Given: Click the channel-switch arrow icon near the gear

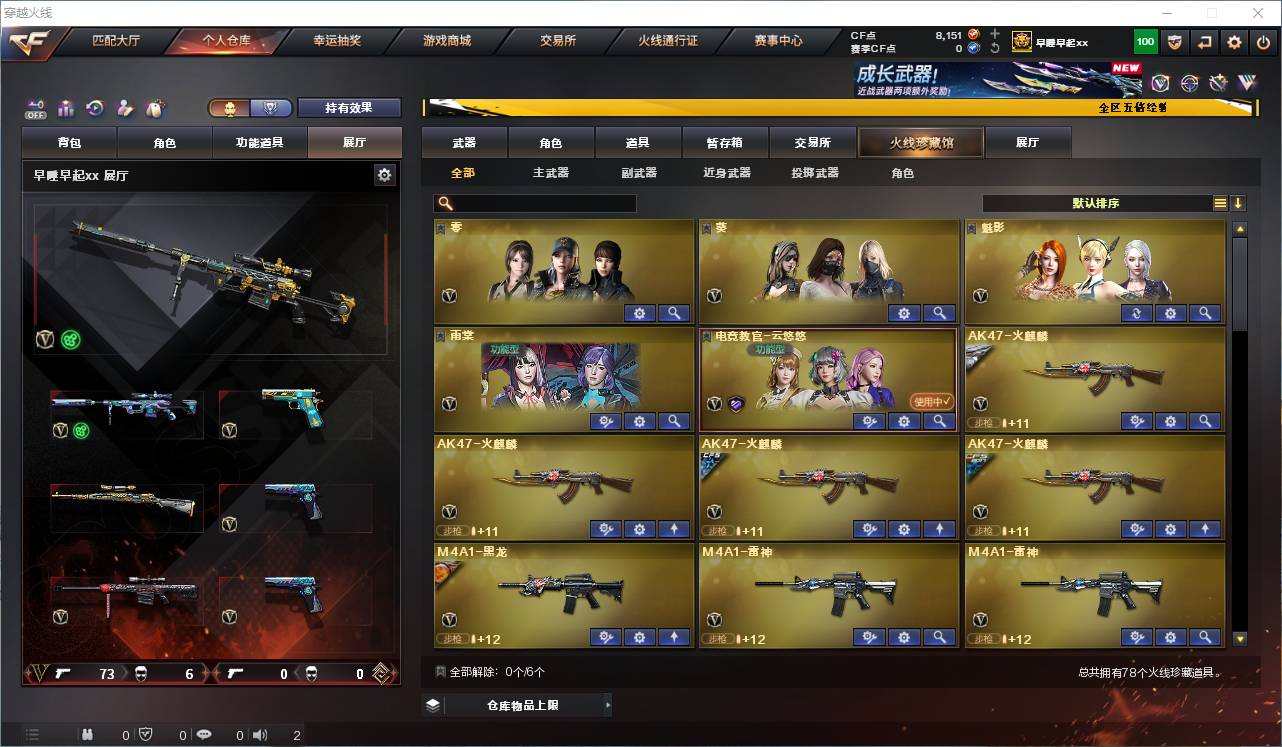Looking at the screenshot, I should [x=1205, y=42].
